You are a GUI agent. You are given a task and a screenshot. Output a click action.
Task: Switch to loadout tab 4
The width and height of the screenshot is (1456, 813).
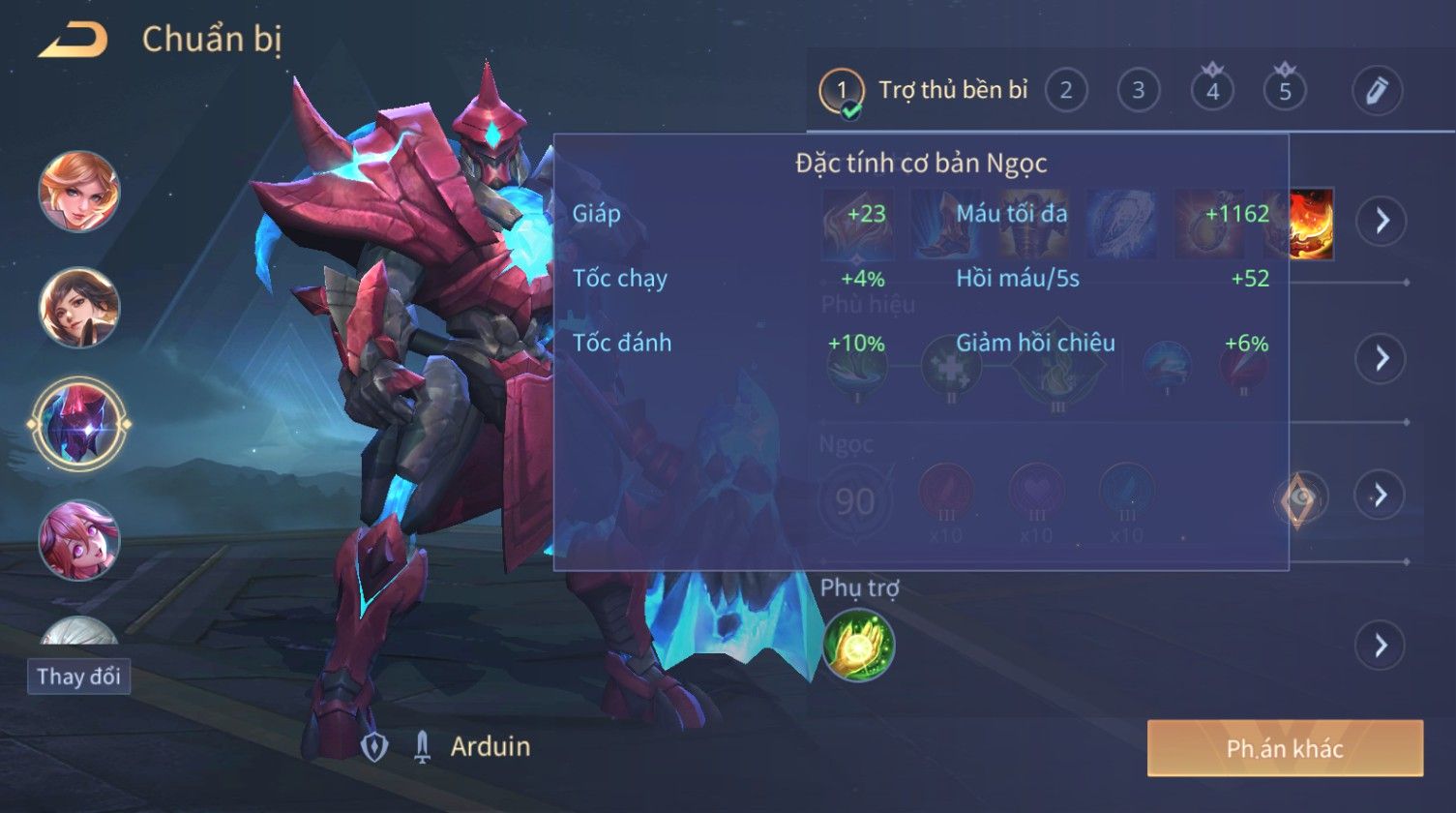coord(1212,91)
